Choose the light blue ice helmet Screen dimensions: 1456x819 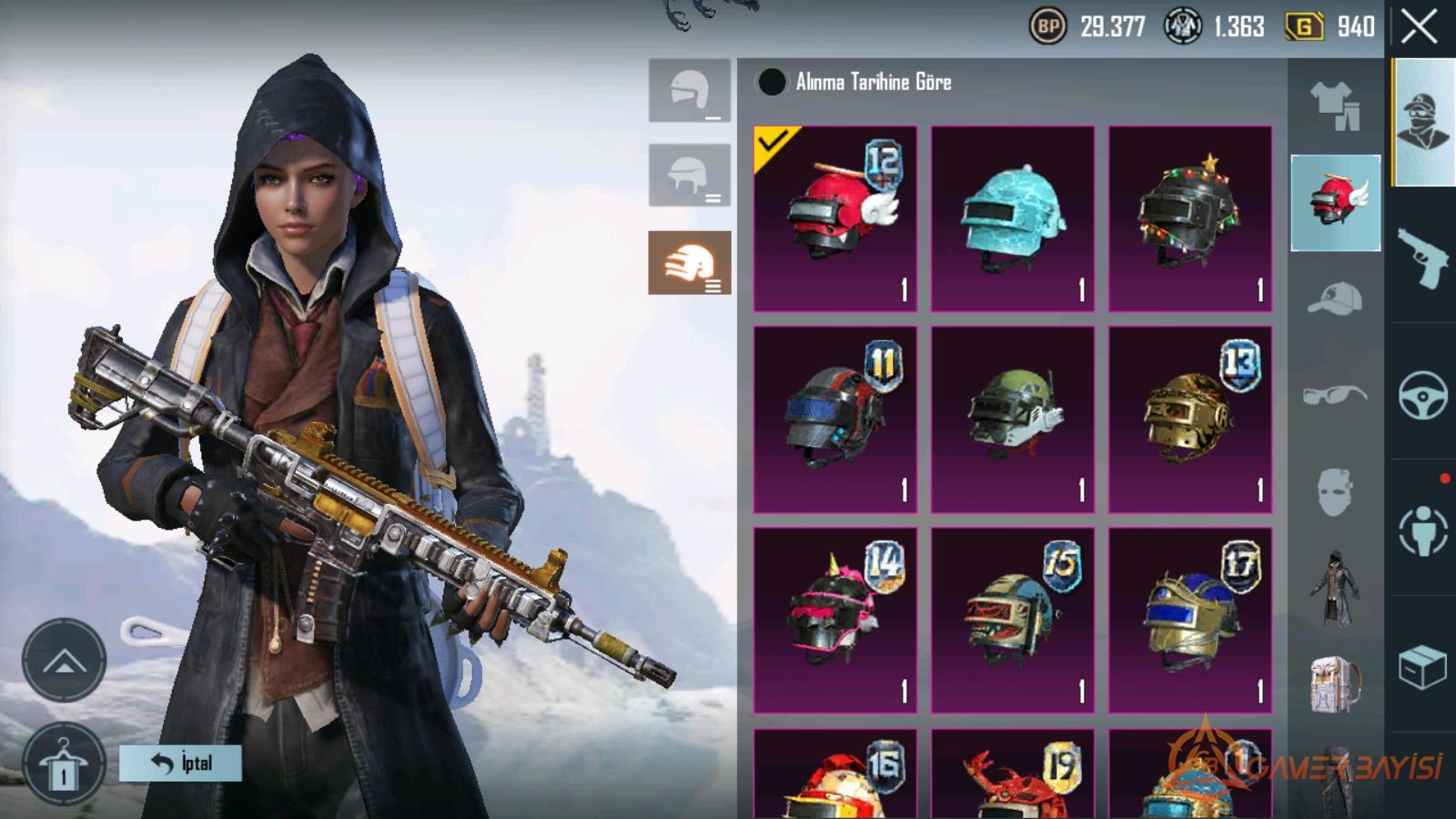1012,218
